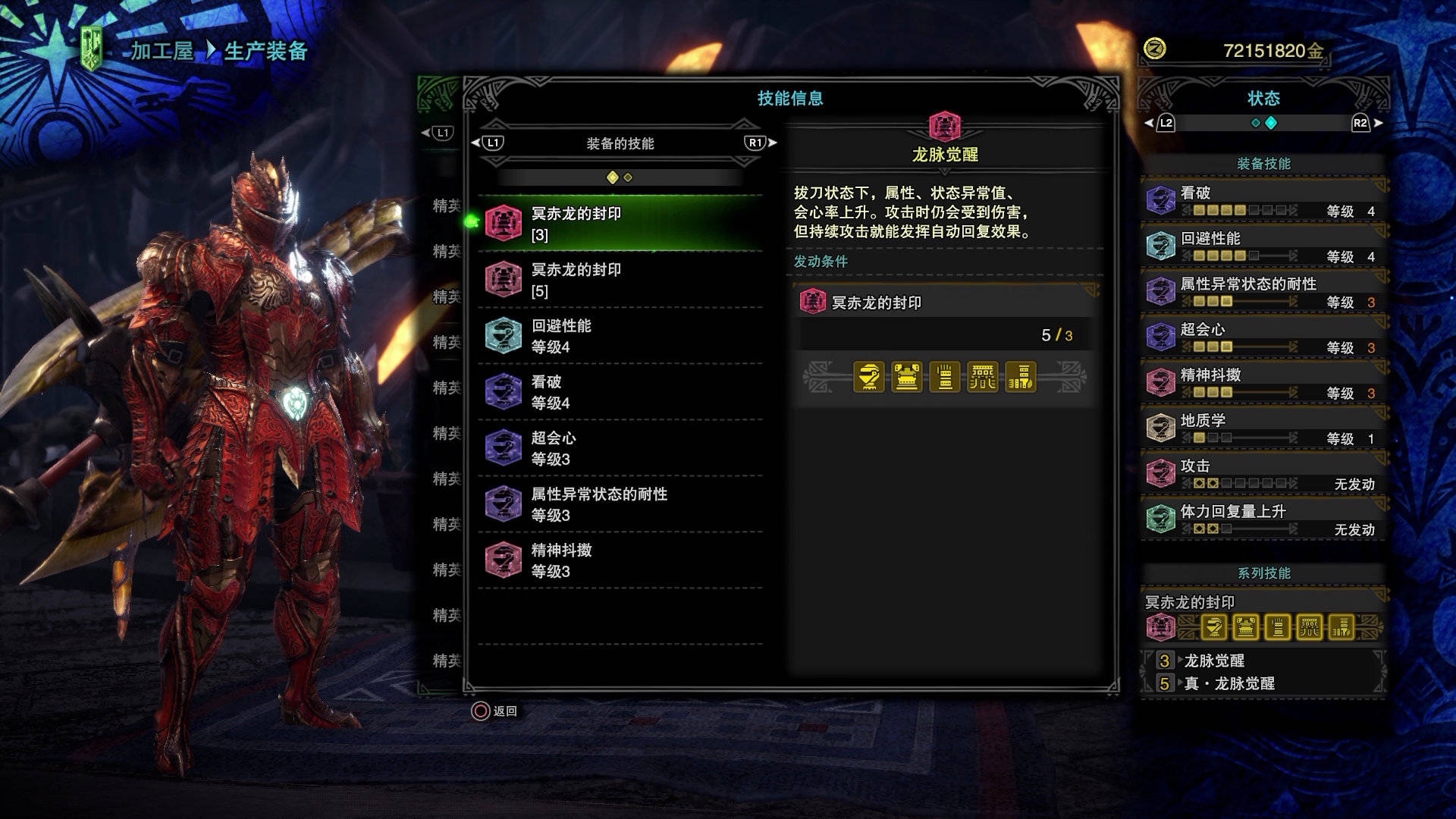This screenshot has width=1456, height=819.
Task: Select the 超会心 等级3 skill entry
Action: [620, 448]
